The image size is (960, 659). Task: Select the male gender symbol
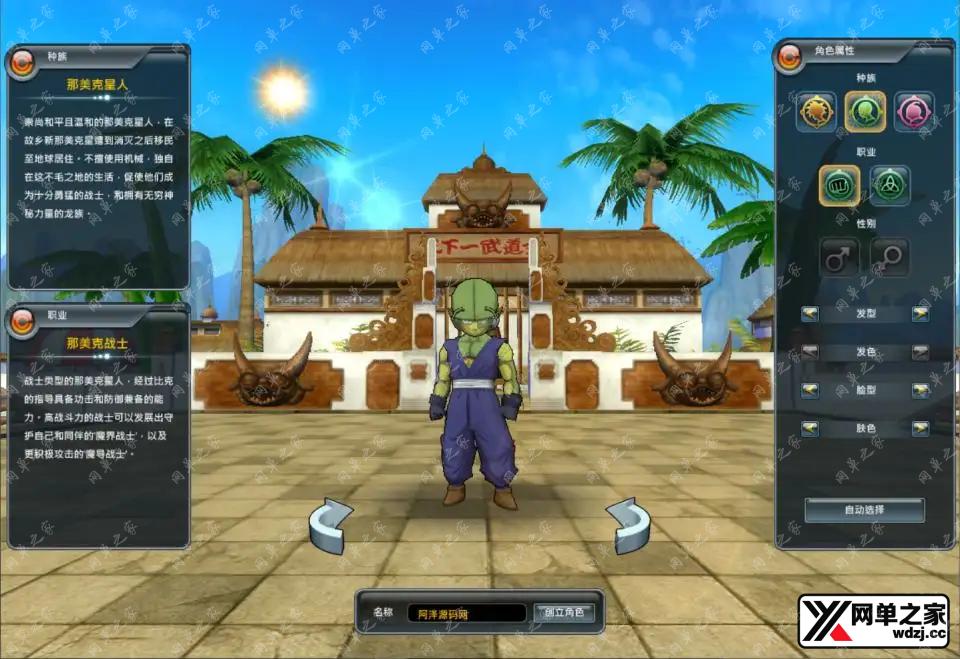pyautogui.click(x=840, y=257)
